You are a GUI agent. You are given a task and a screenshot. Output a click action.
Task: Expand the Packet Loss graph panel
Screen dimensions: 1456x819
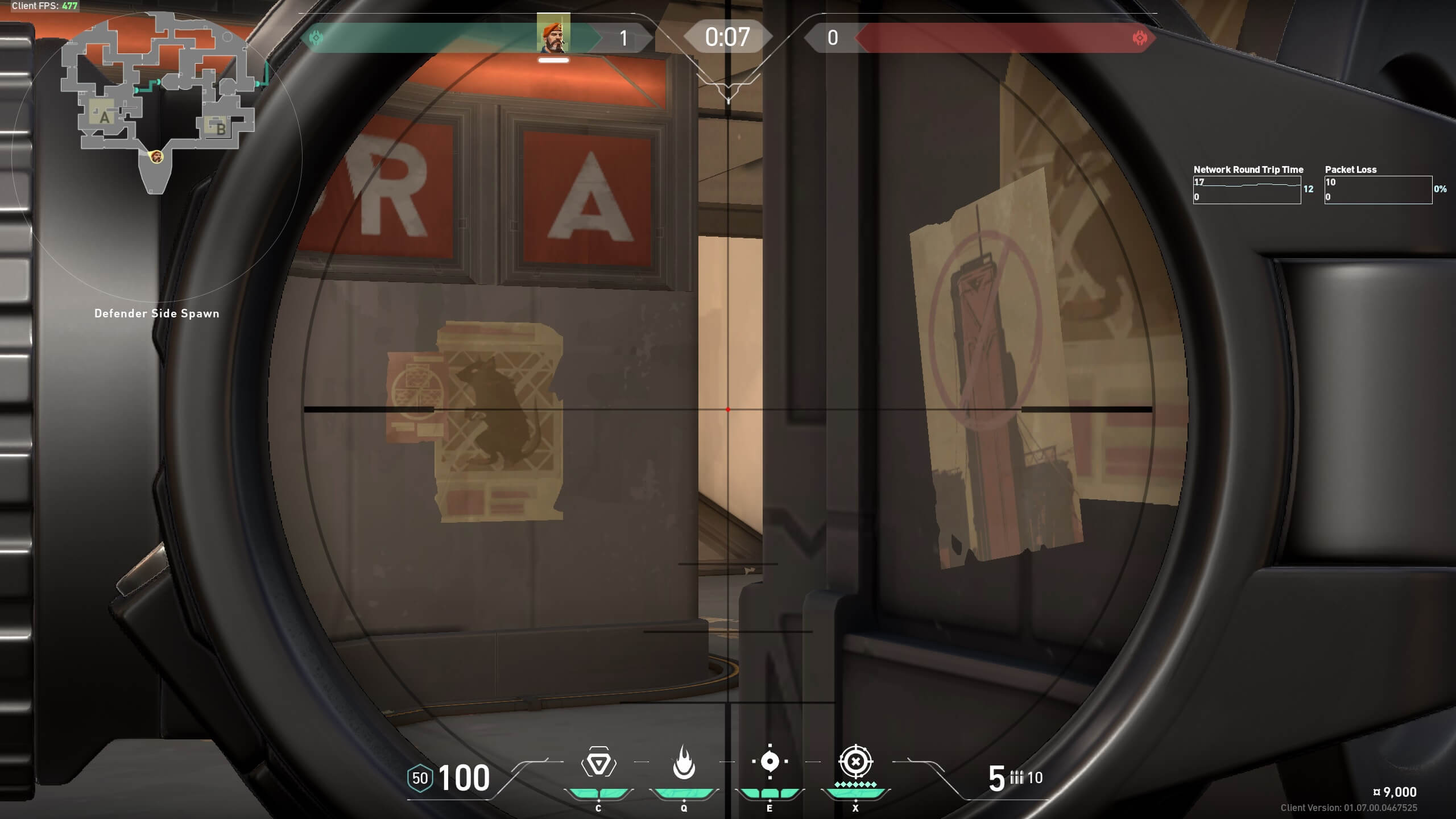tap(1379, 189)
